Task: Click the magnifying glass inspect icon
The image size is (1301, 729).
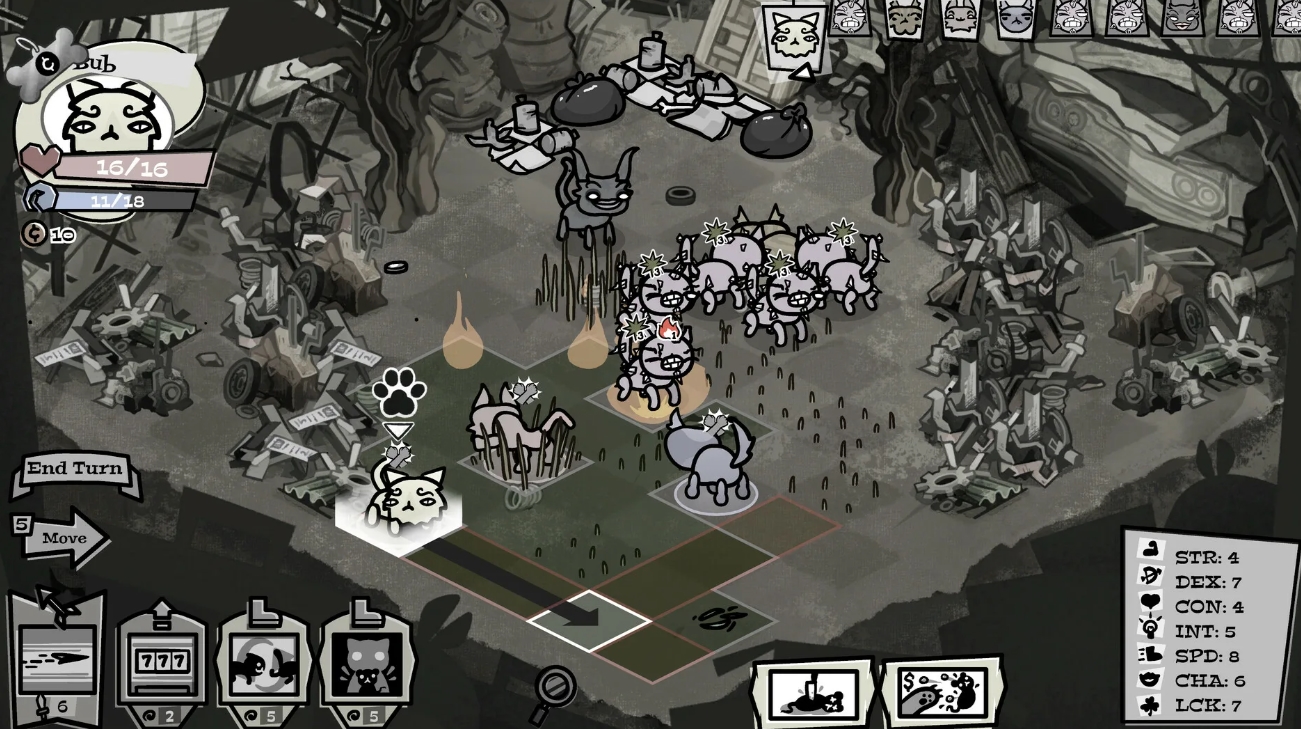Action: click(553, 691)
